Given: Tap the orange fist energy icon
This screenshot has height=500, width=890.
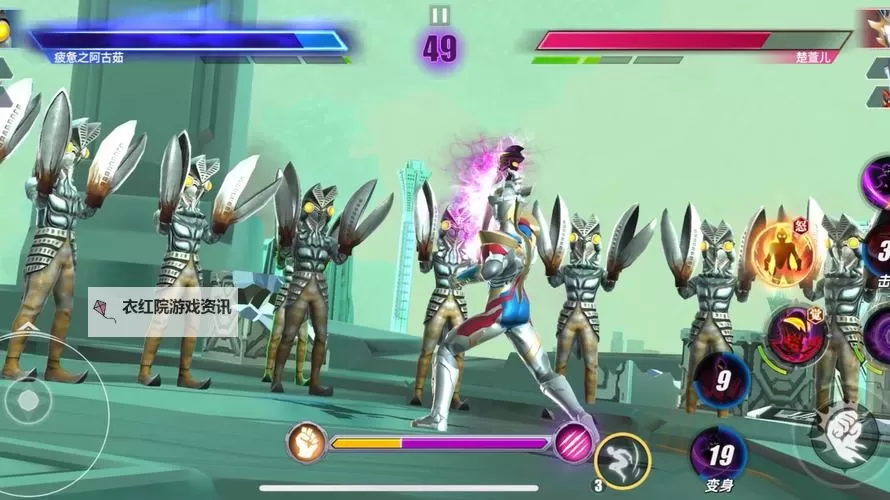Looking at the screenshot, I should [x=307, y=442].
